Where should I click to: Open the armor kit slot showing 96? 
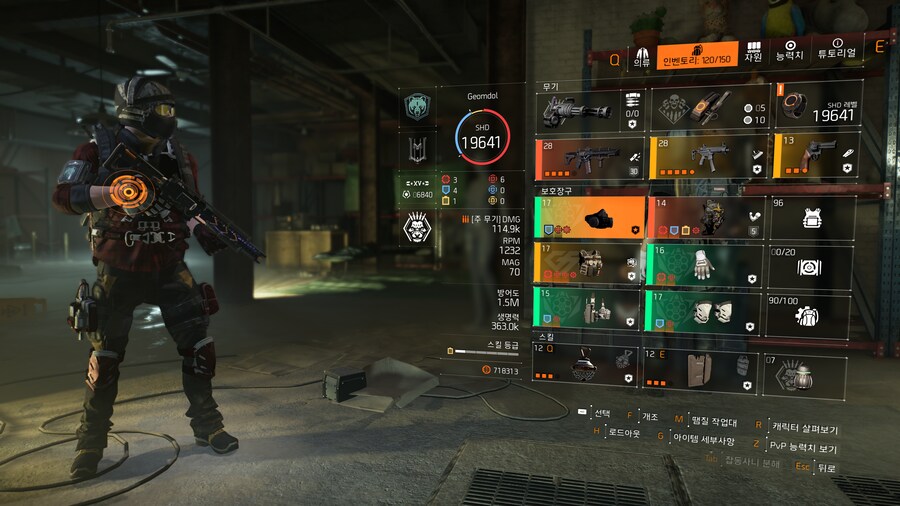[811, 218]
